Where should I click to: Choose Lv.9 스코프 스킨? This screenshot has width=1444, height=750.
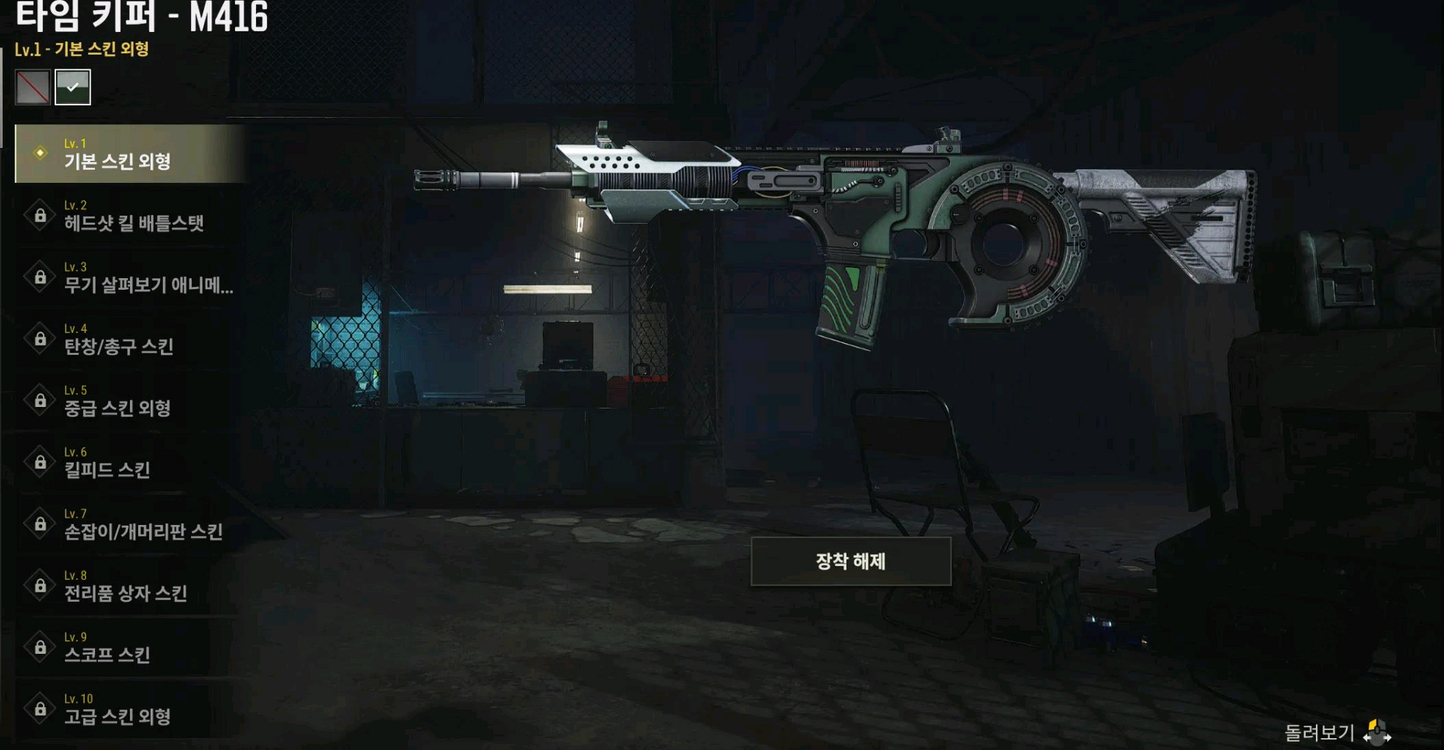coord(130,648)
